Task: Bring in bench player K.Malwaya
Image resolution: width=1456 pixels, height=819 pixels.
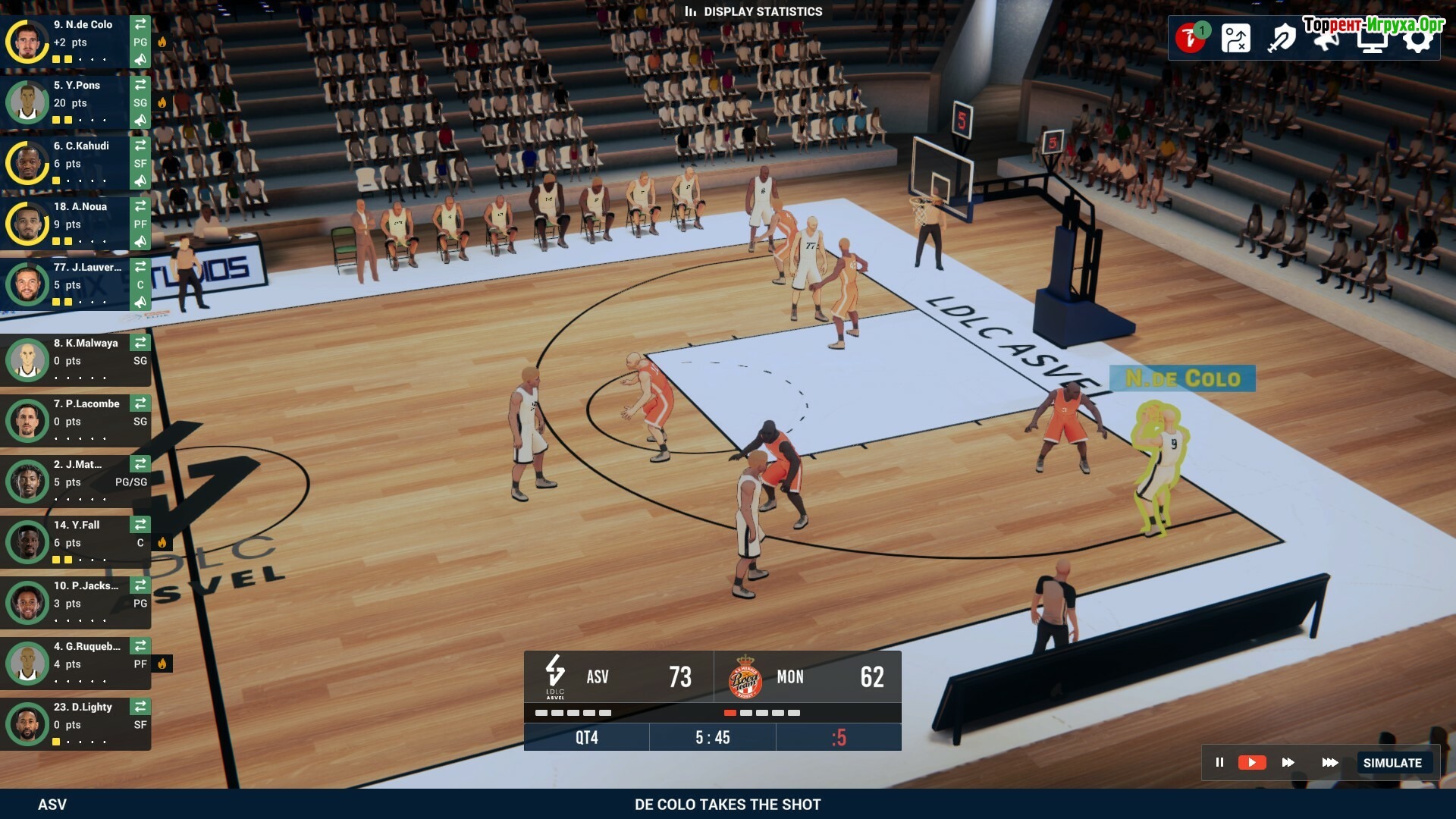Action: [x=140, y=343]
